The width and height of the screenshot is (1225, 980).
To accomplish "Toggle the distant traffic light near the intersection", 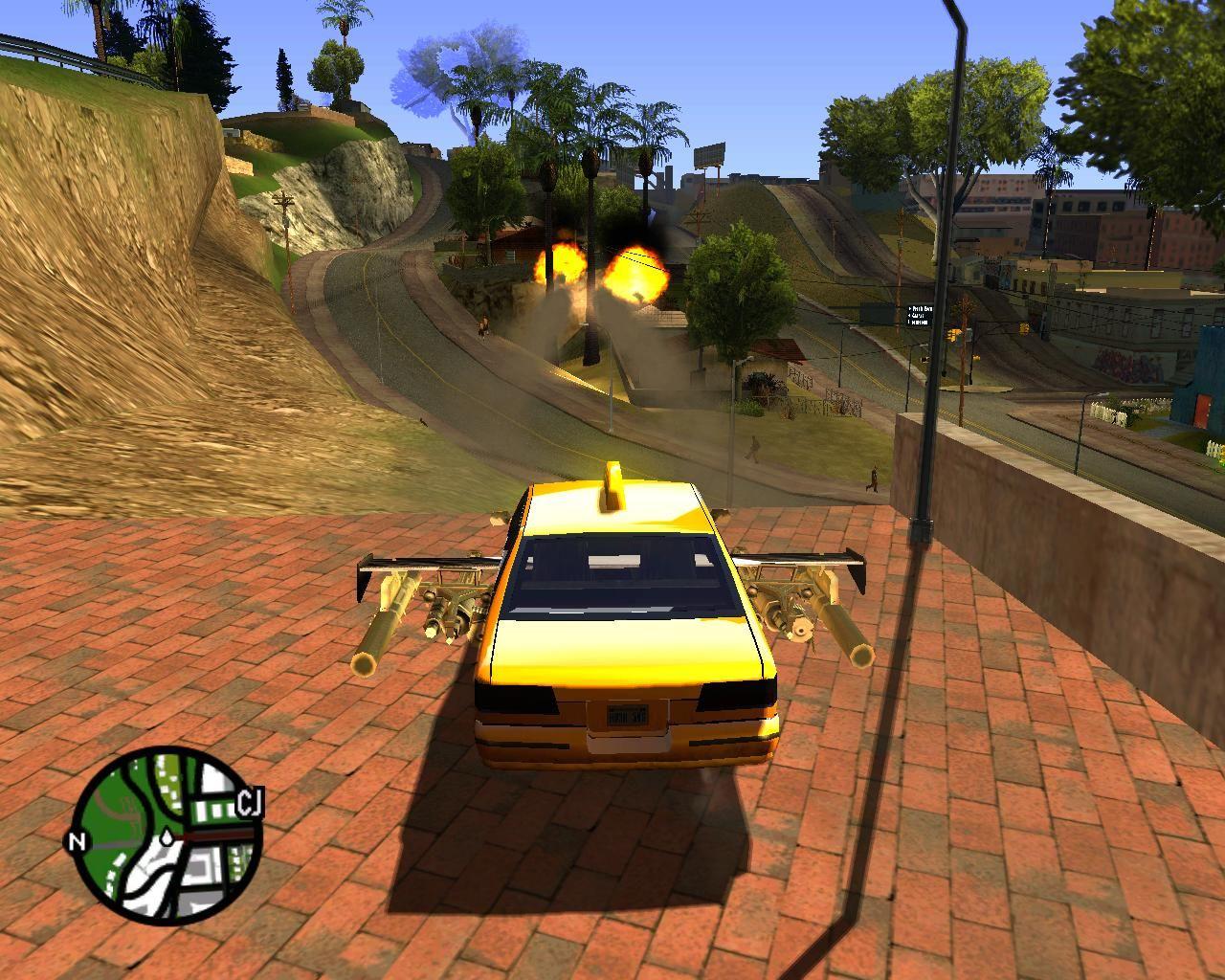I will tap(975, 357).
